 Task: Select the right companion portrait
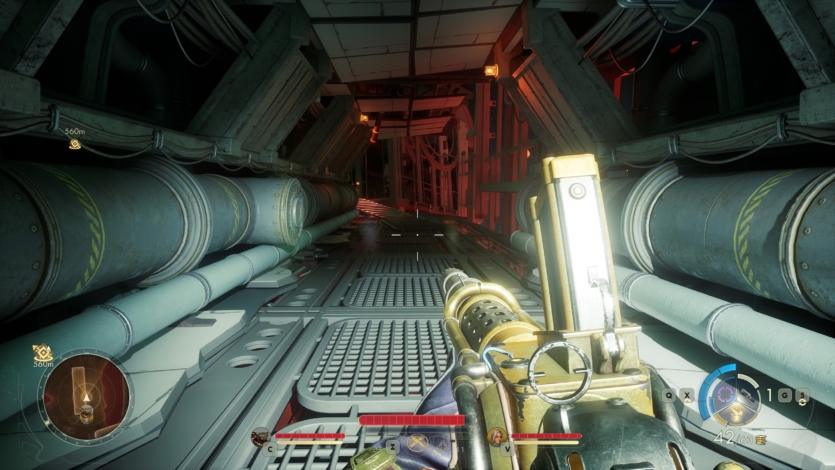[x=497, y=436]
